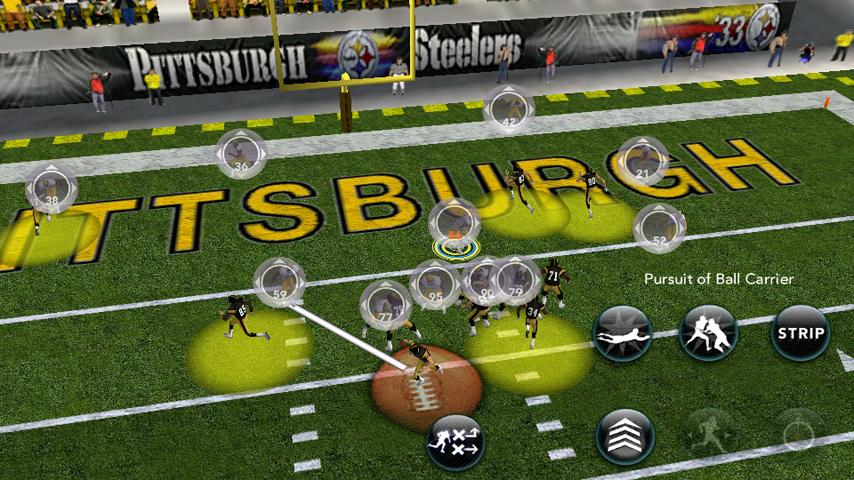The image size is (854, 480).
Task: Tap the STRIP ball button
Action: (x=800, y=333)
